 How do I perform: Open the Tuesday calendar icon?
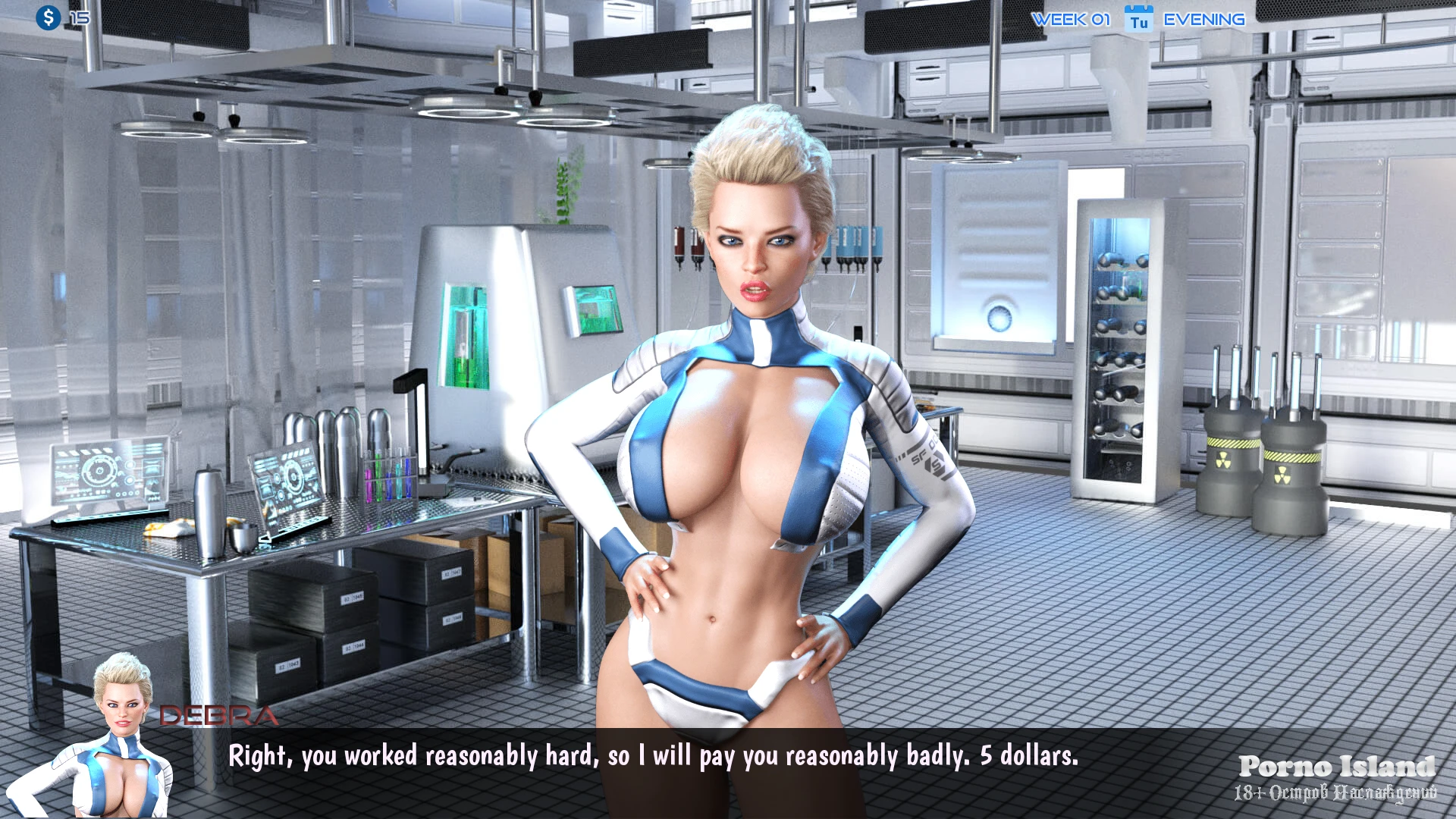coord(1138,19)
